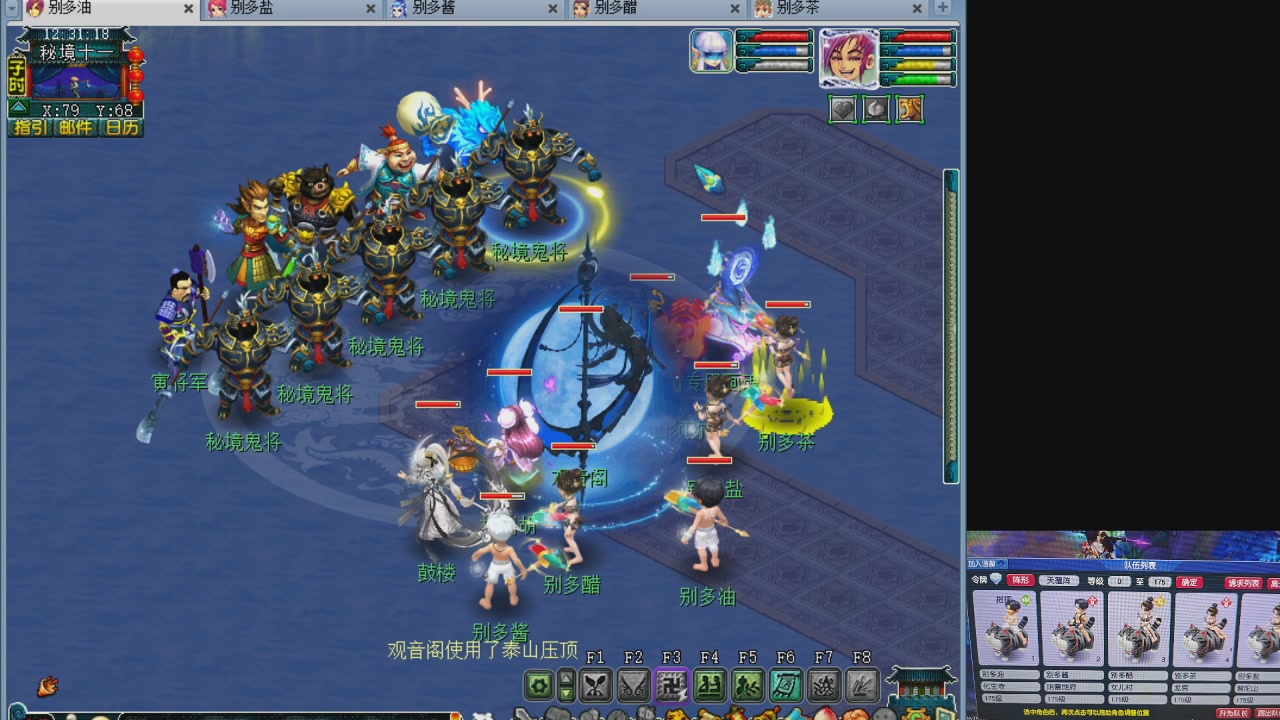1280x720 pixels.
Task: Open the 邮件 mail button on the minimap
Action: point(76,126)
